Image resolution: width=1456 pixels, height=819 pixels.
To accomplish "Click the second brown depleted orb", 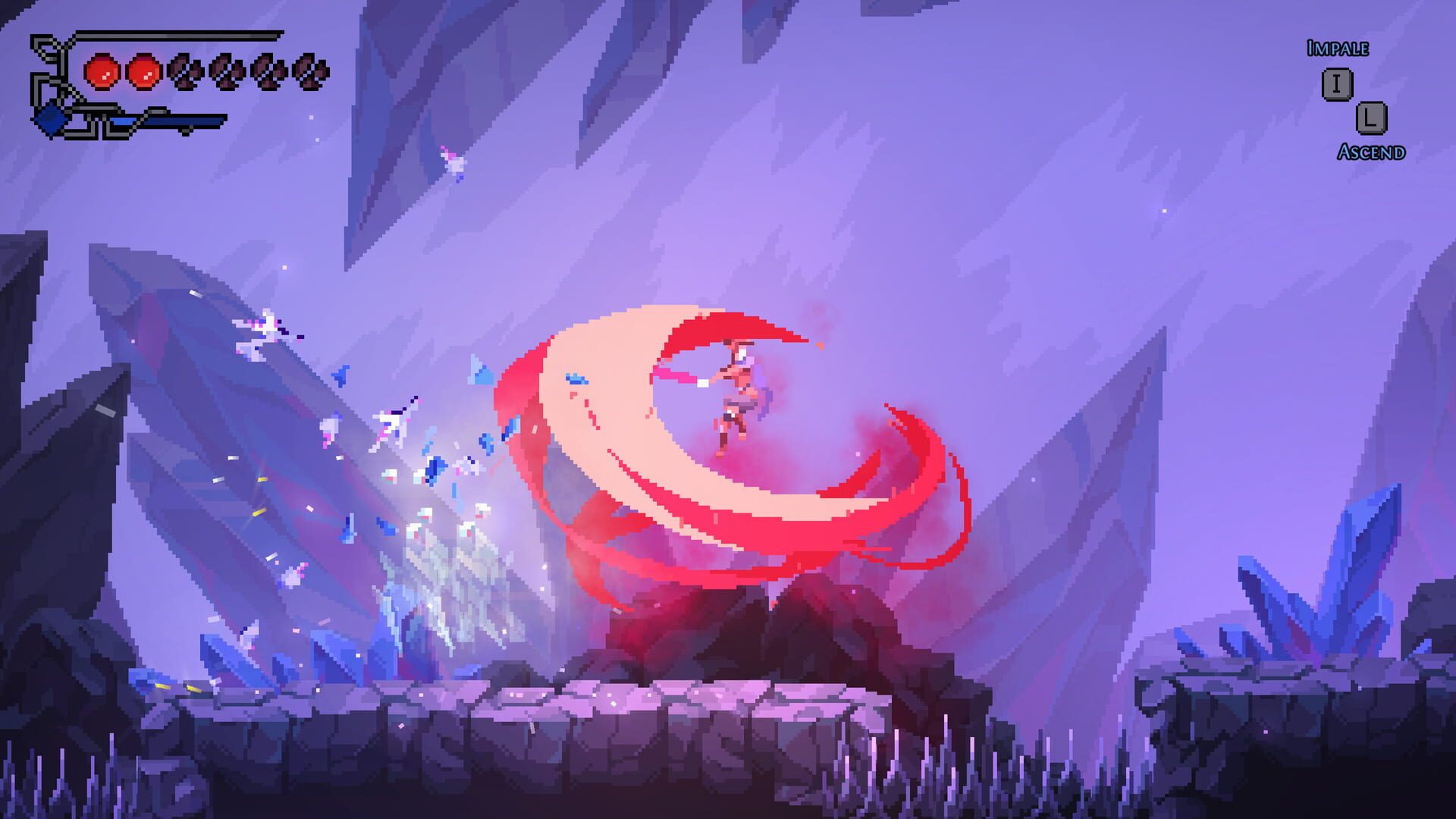I will tap(227, 71).
